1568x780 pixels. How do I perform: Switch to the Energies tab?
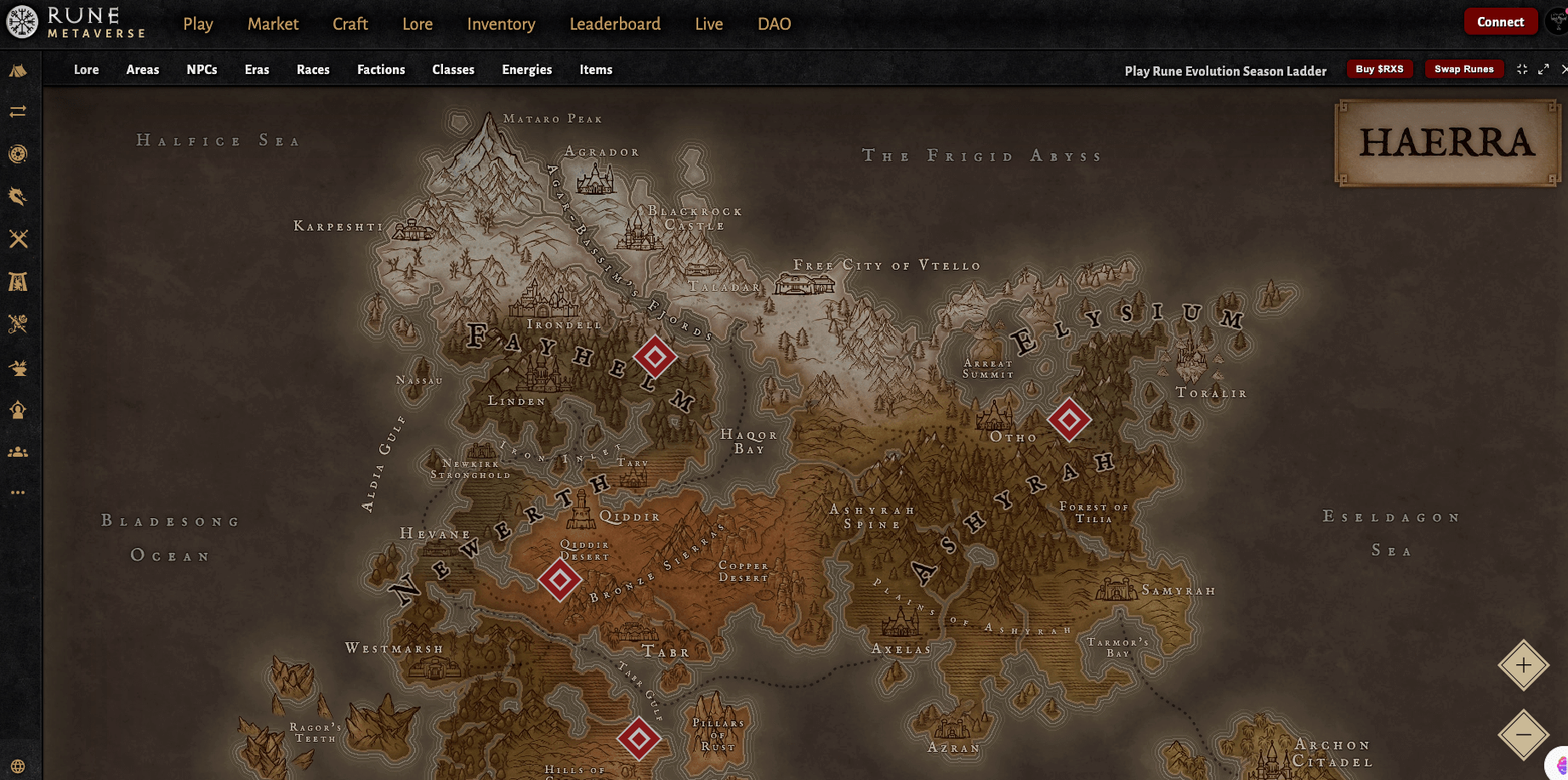[527, 70]
